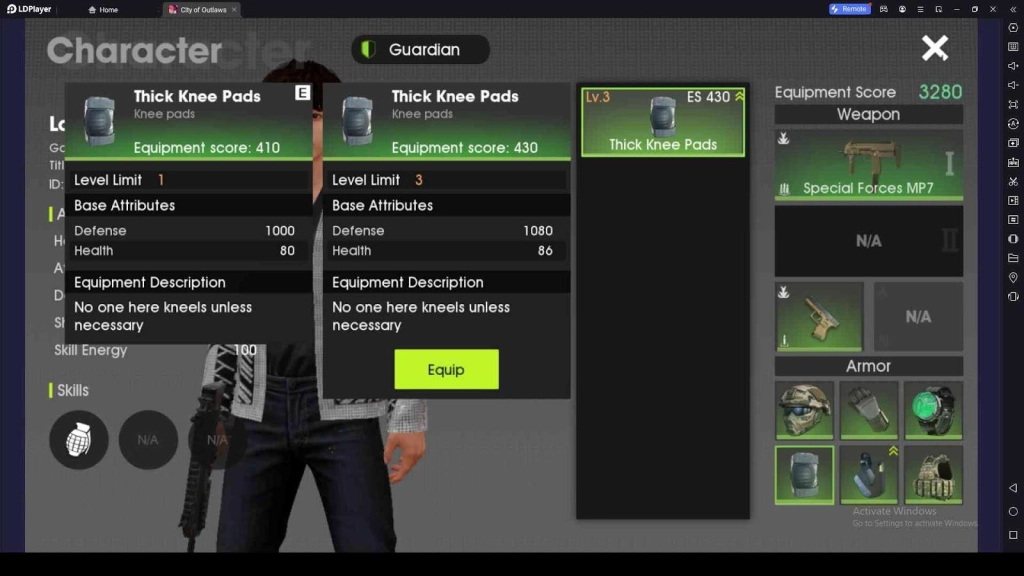Open the helmet armor slot
Screen dimensions: 1024x576
[804, 410]
